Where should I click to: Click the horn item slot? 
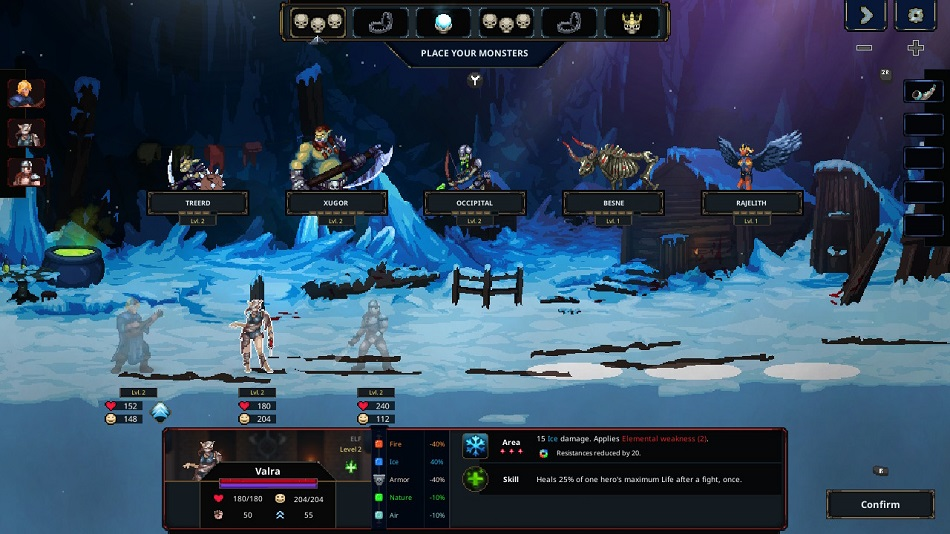pyautogui.click(x=923, y=91)
